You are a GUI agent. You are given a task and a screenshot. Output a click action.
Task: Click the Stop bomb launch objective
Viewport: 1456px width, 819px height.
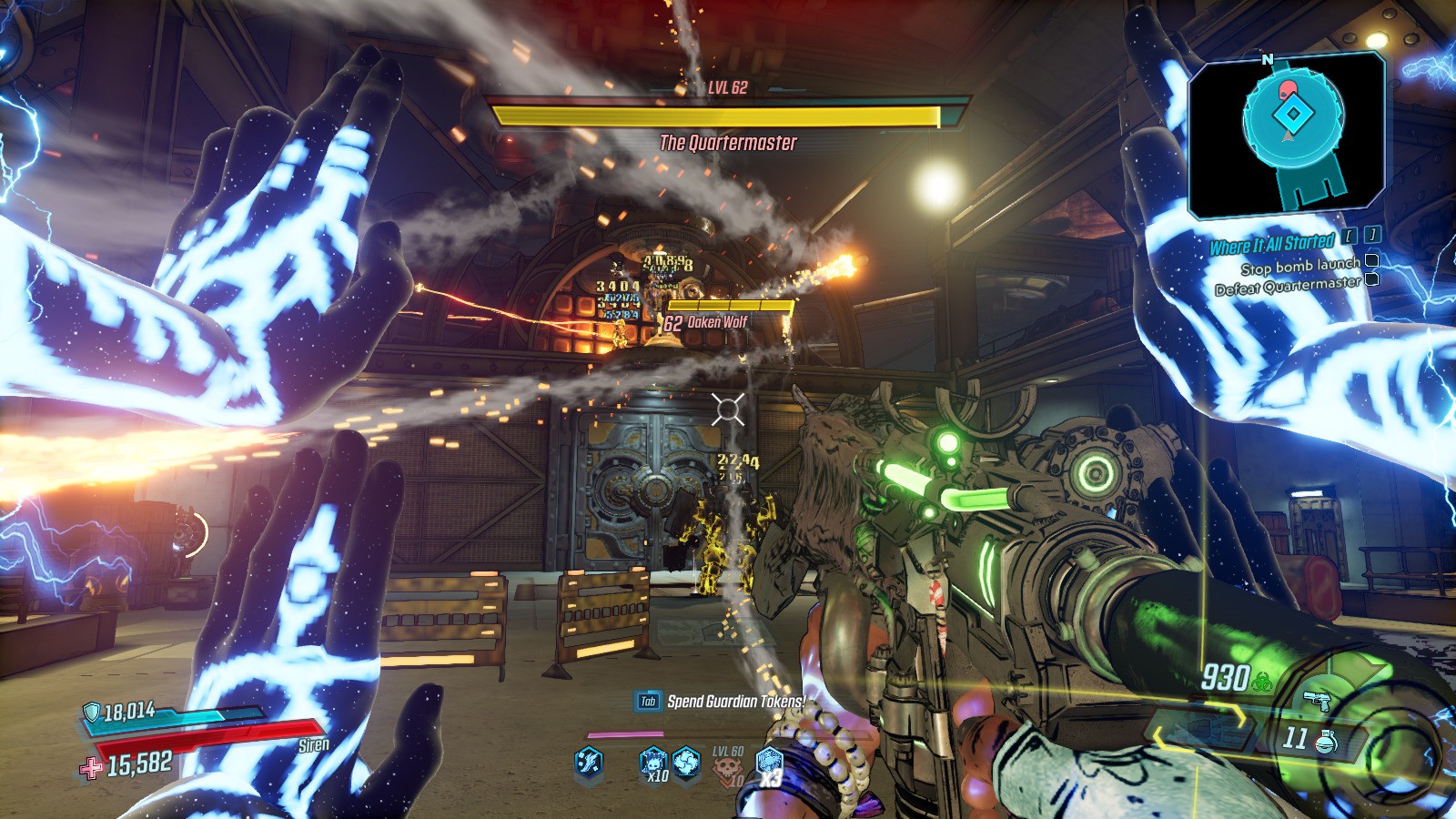coord(1300,266)
